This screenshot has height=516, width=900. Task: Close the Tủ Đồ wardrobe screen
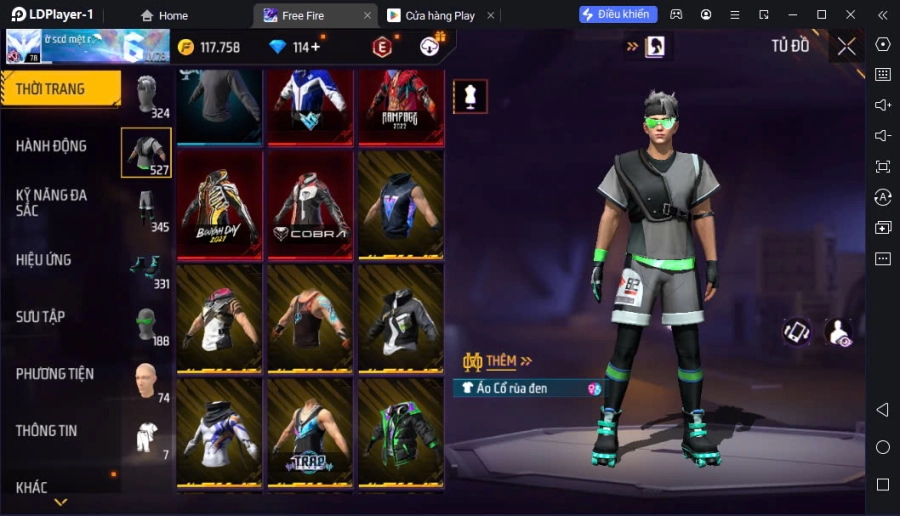tap(846, 46)
